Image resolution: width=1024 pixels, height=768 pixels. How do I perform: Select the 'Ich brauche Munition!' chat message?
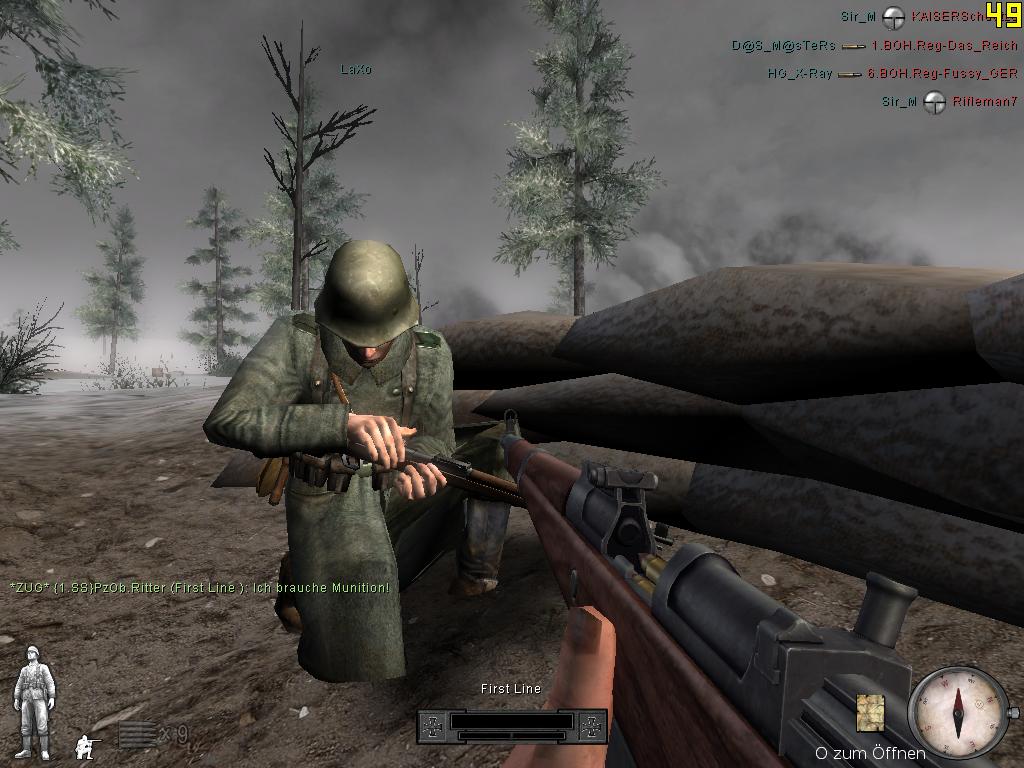pos(199,587)
